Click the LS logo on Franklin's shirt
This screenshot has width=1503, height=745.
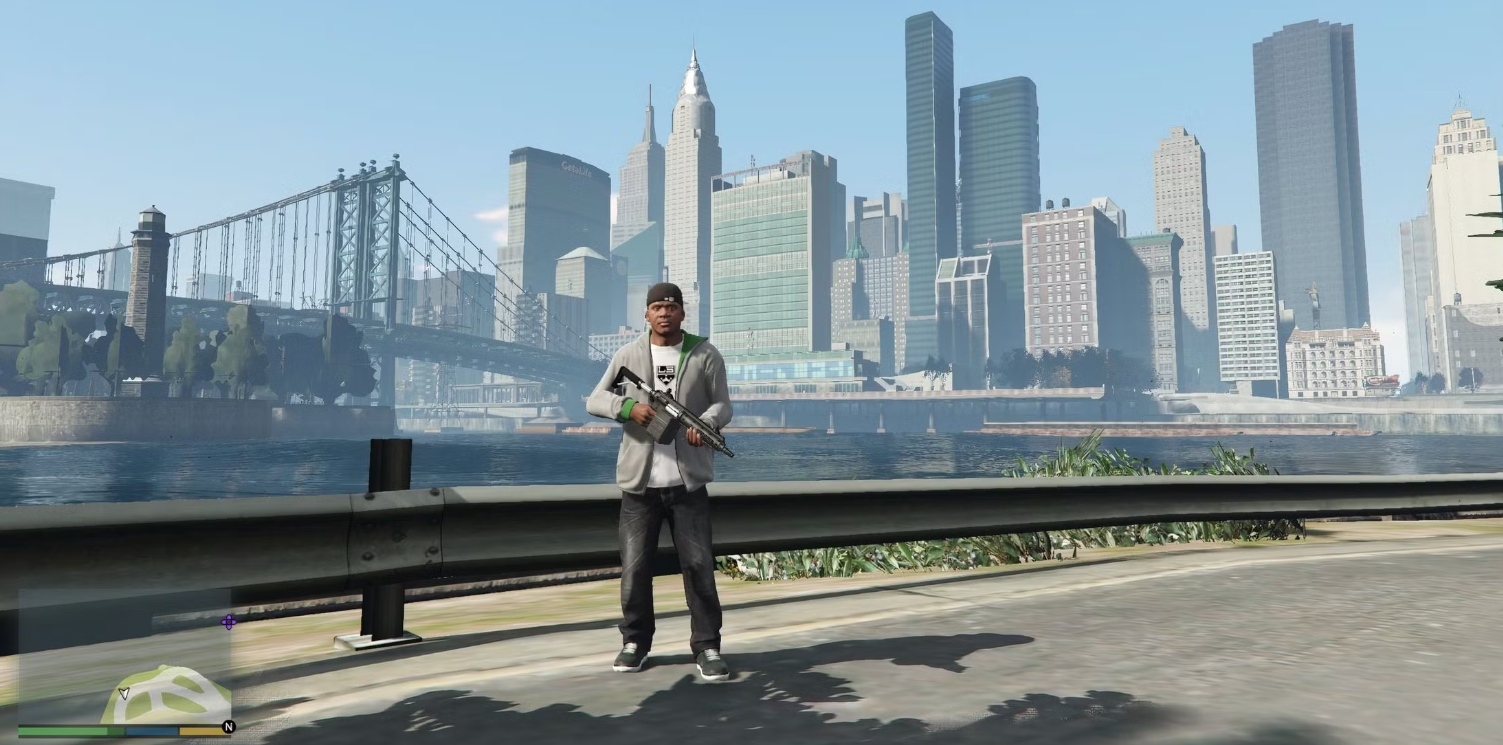pyautogui.click(x=664, y=374)
